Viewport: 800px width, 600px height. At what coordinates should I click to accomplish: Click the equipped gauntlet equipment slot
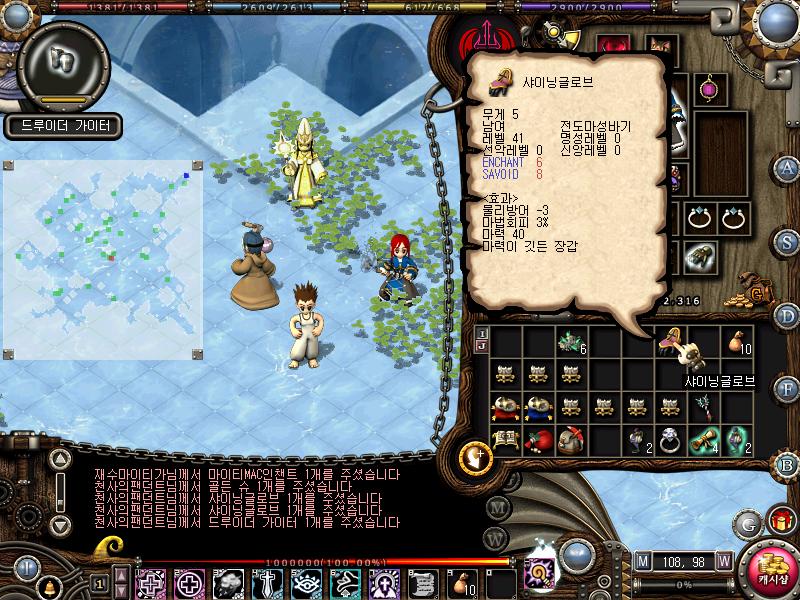click(697, 257)
